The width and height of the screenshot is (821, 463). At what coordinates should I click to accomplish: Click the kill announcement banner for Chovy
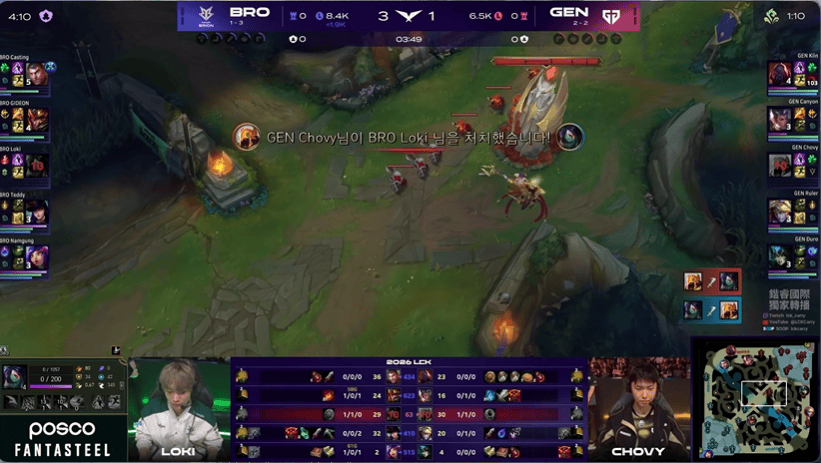(x=410, y=136)
